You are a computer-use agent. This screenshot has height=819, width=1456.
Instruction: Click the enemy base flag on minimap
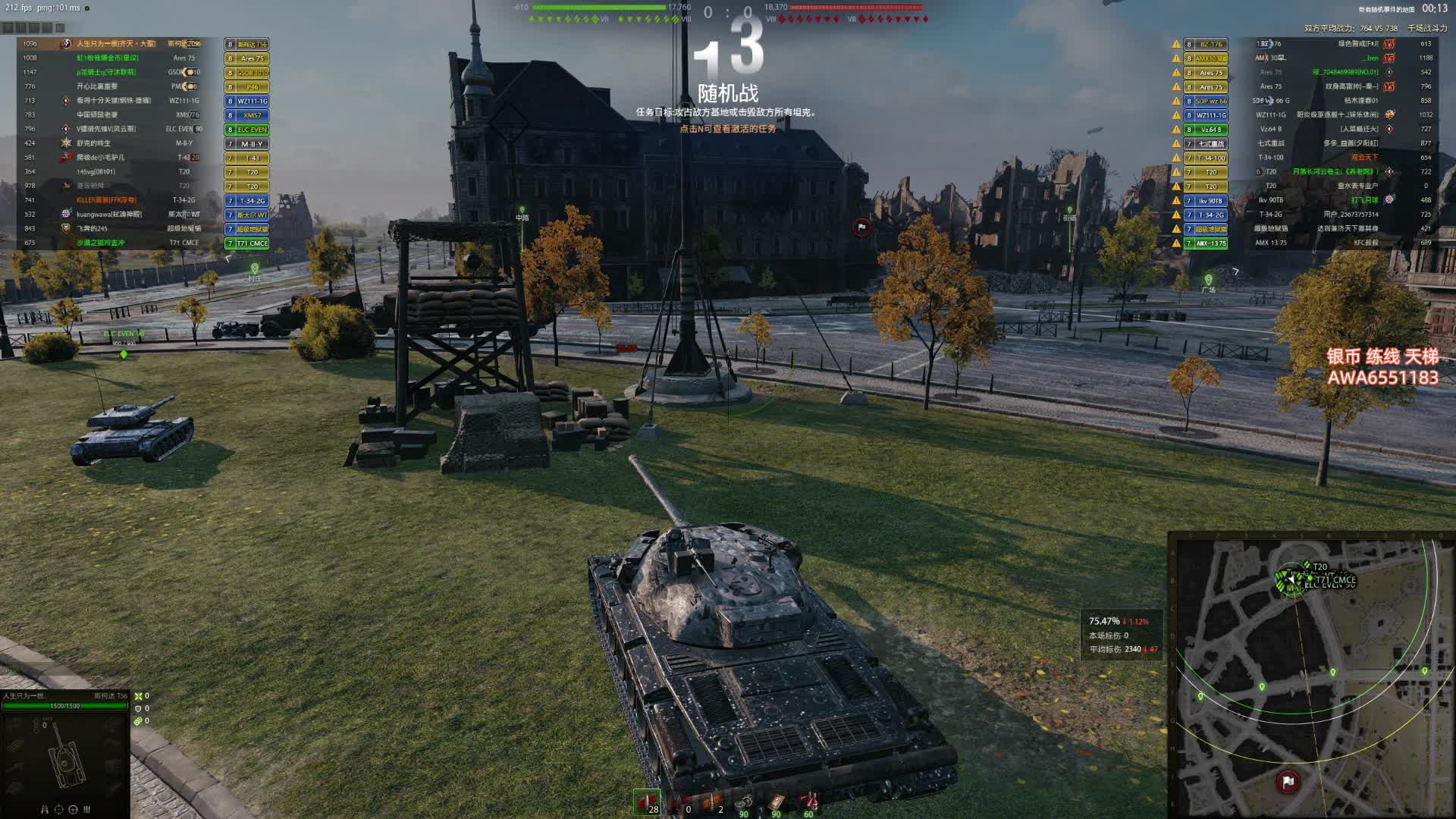coord(1288,781)
